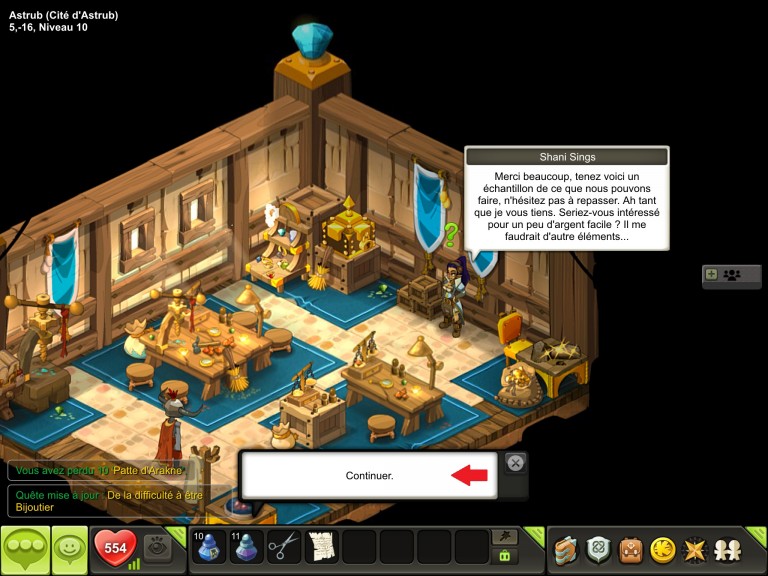Select the blue potion slot numbered 11
The width and height of the screenshot is (768, 576).
pos(246,547)
